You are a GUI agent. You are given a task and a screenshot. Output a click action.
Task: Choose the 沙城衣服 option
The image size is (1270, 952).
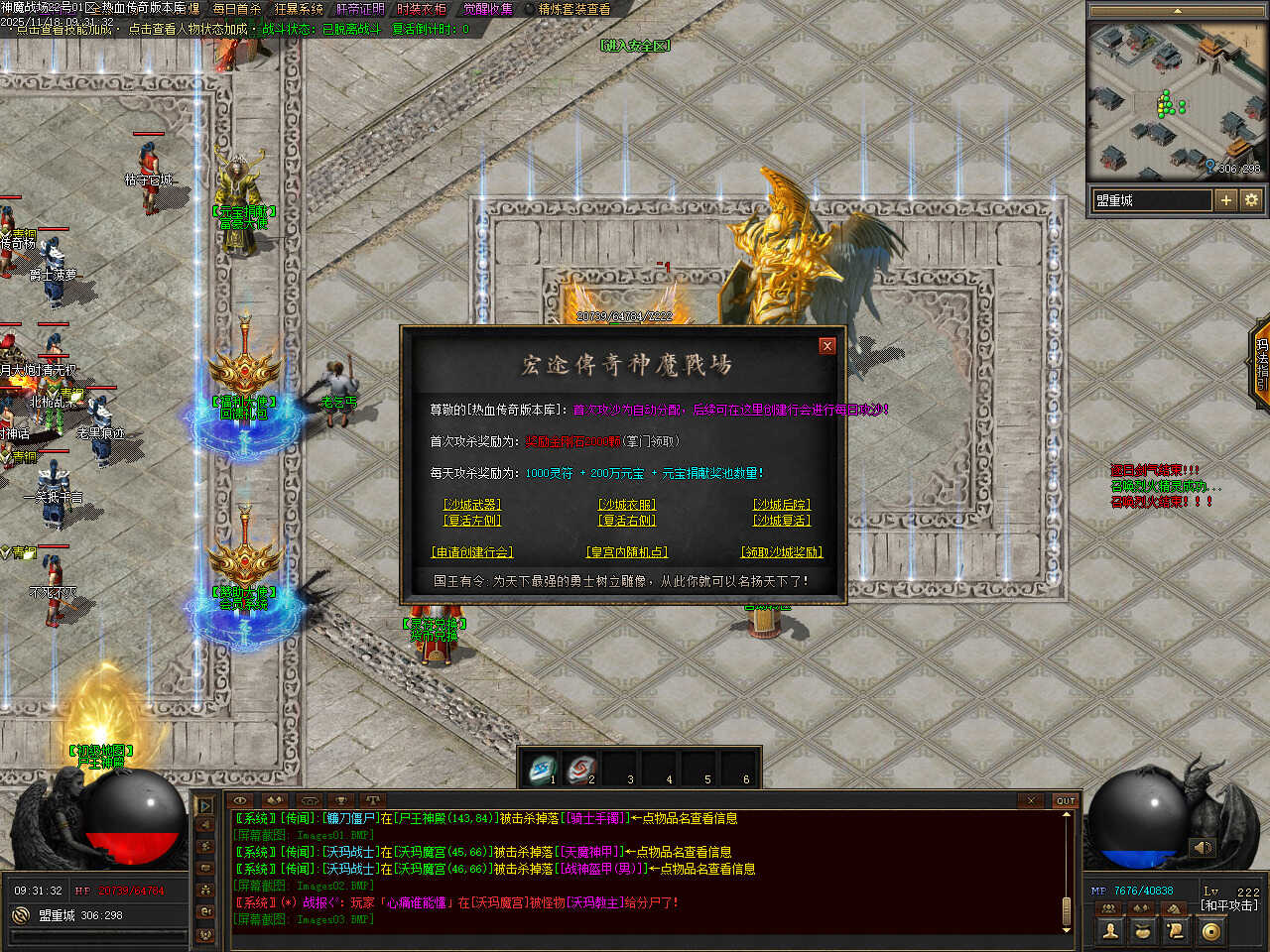[x=627, y=505]
